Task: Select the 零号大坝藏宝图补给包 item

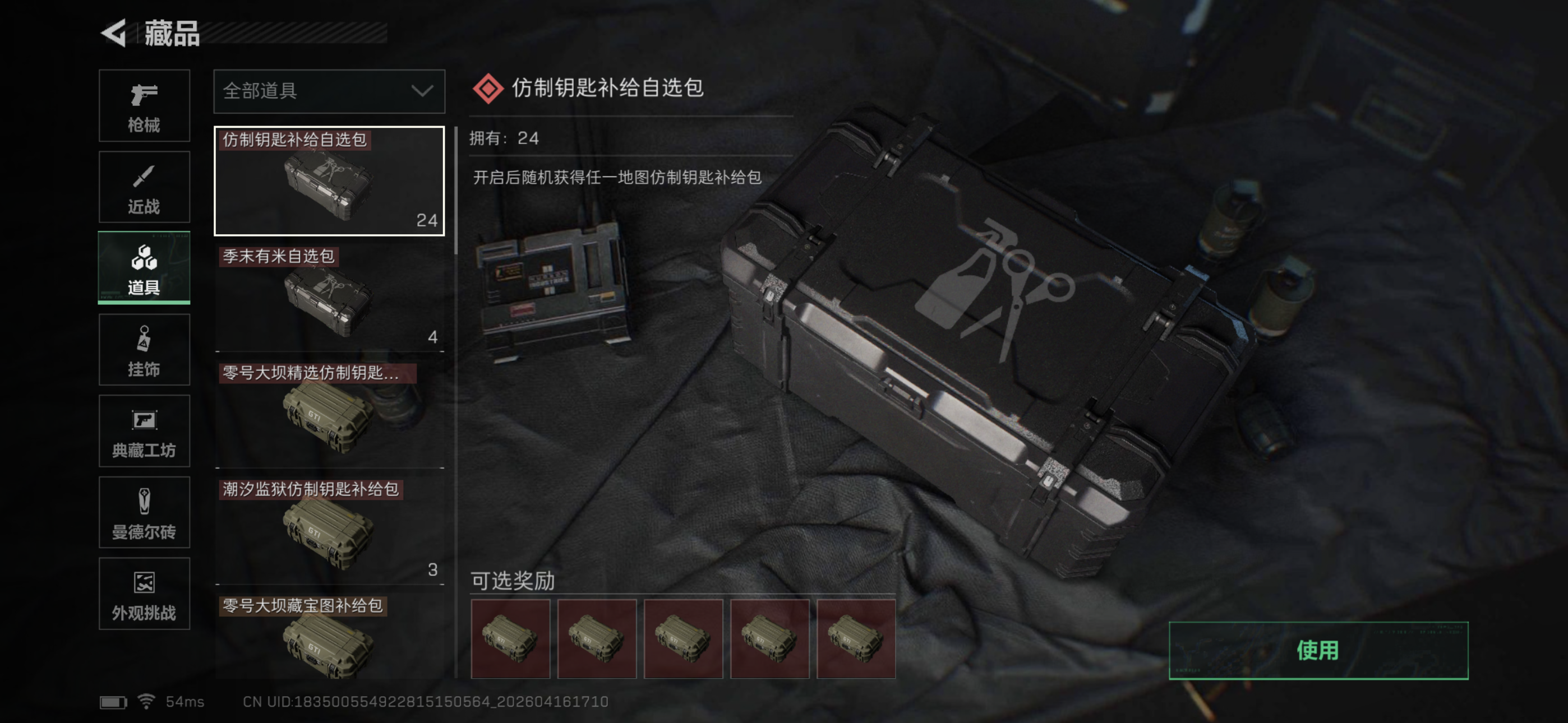Action: click(x=329, y=637)
